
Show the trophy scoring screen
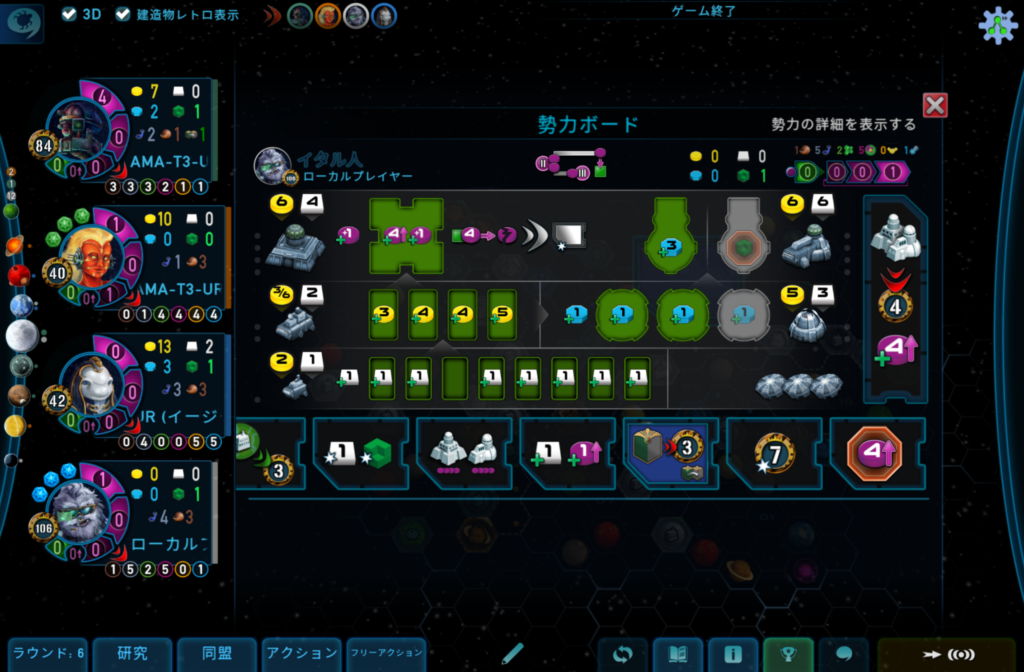pos(788,655)
